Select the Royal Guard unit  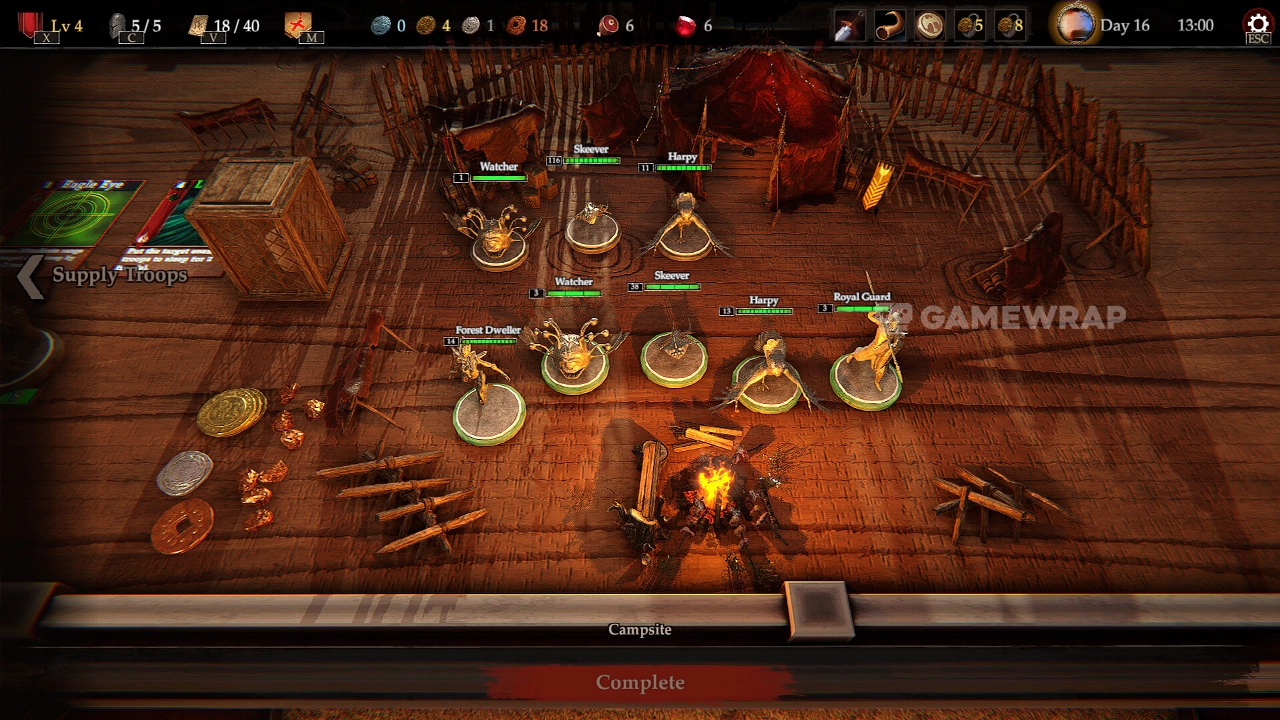click(x=867, y=365)
